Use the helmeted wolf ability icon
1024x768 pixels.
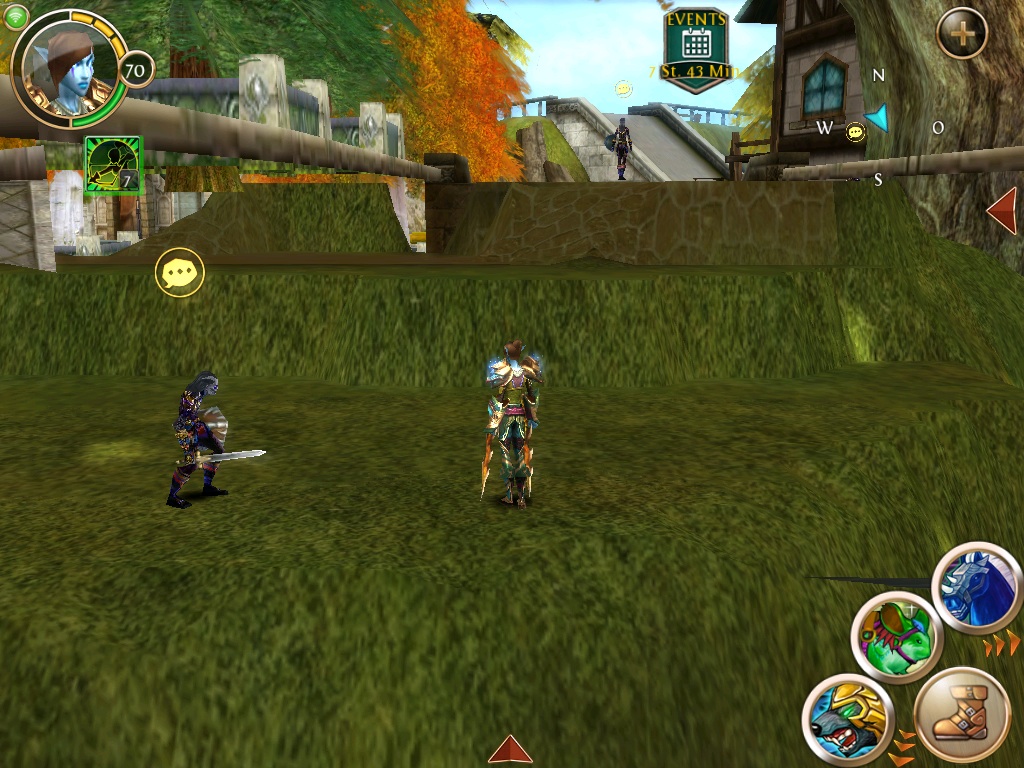[847, 718]
